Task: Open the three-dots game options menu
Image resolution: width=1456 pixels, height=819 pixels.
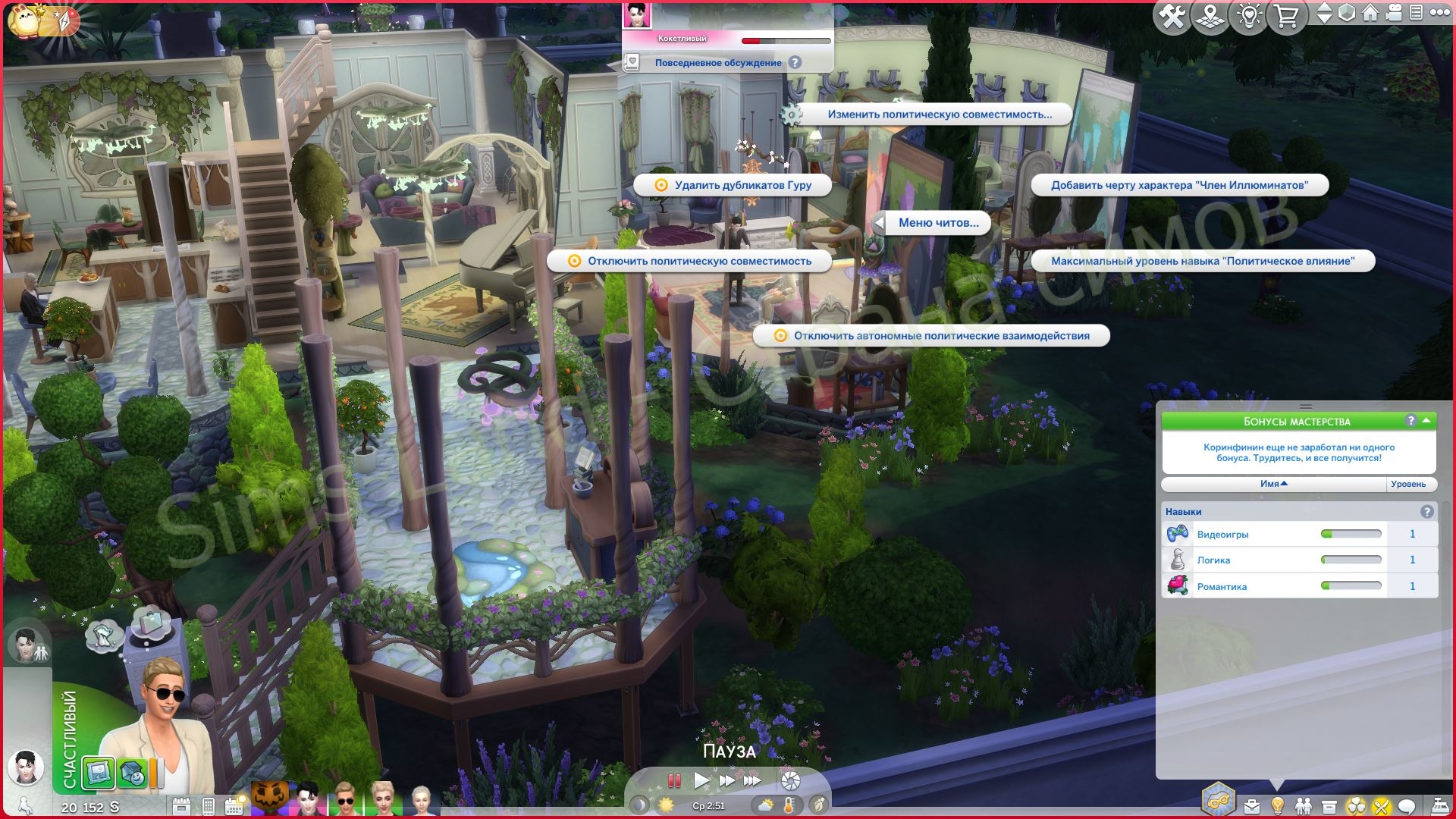Action: pyautogui.click(x=1438, y=14)
